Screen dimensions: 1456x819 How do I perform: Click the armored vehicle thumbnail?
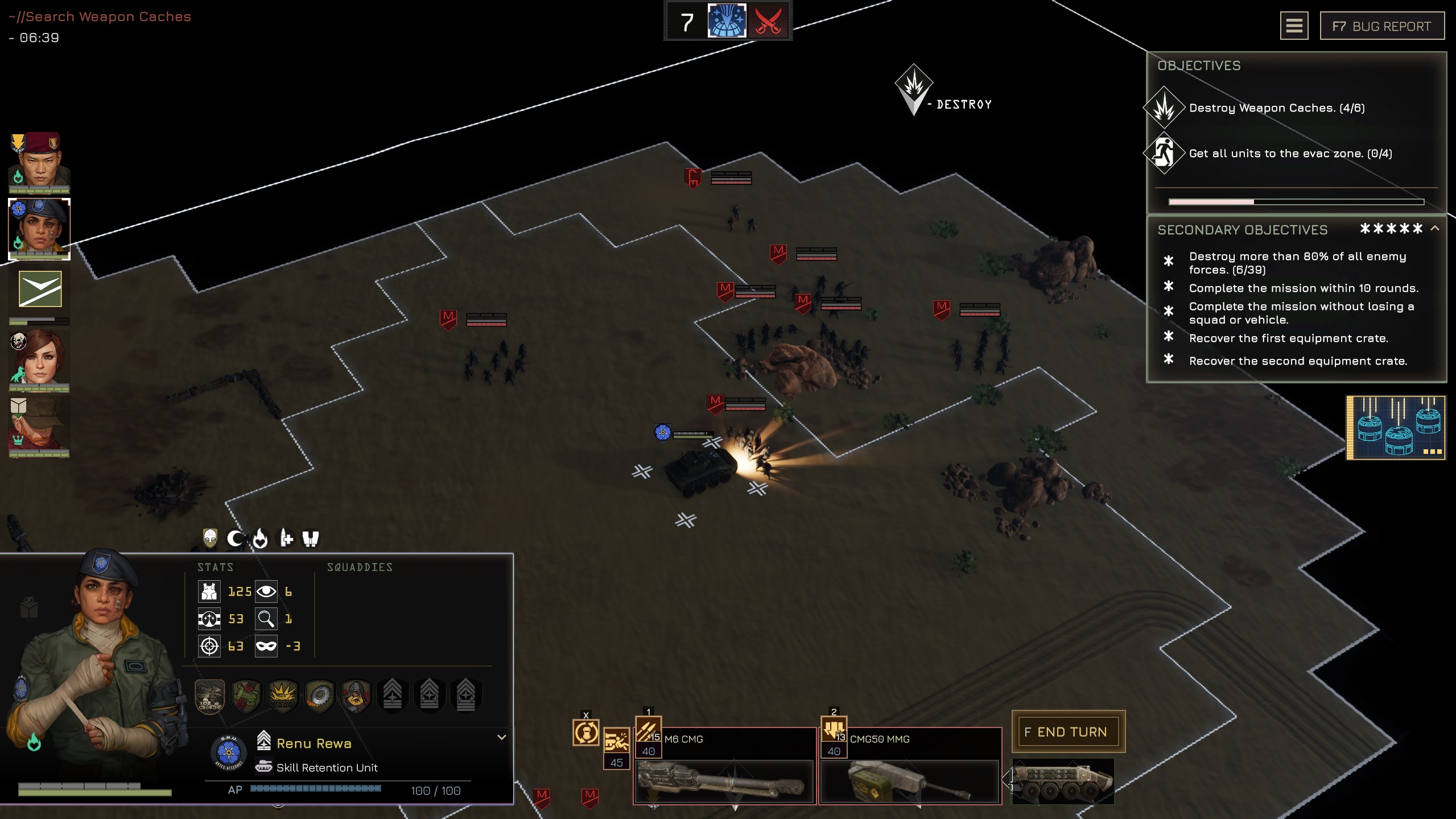1062,783
